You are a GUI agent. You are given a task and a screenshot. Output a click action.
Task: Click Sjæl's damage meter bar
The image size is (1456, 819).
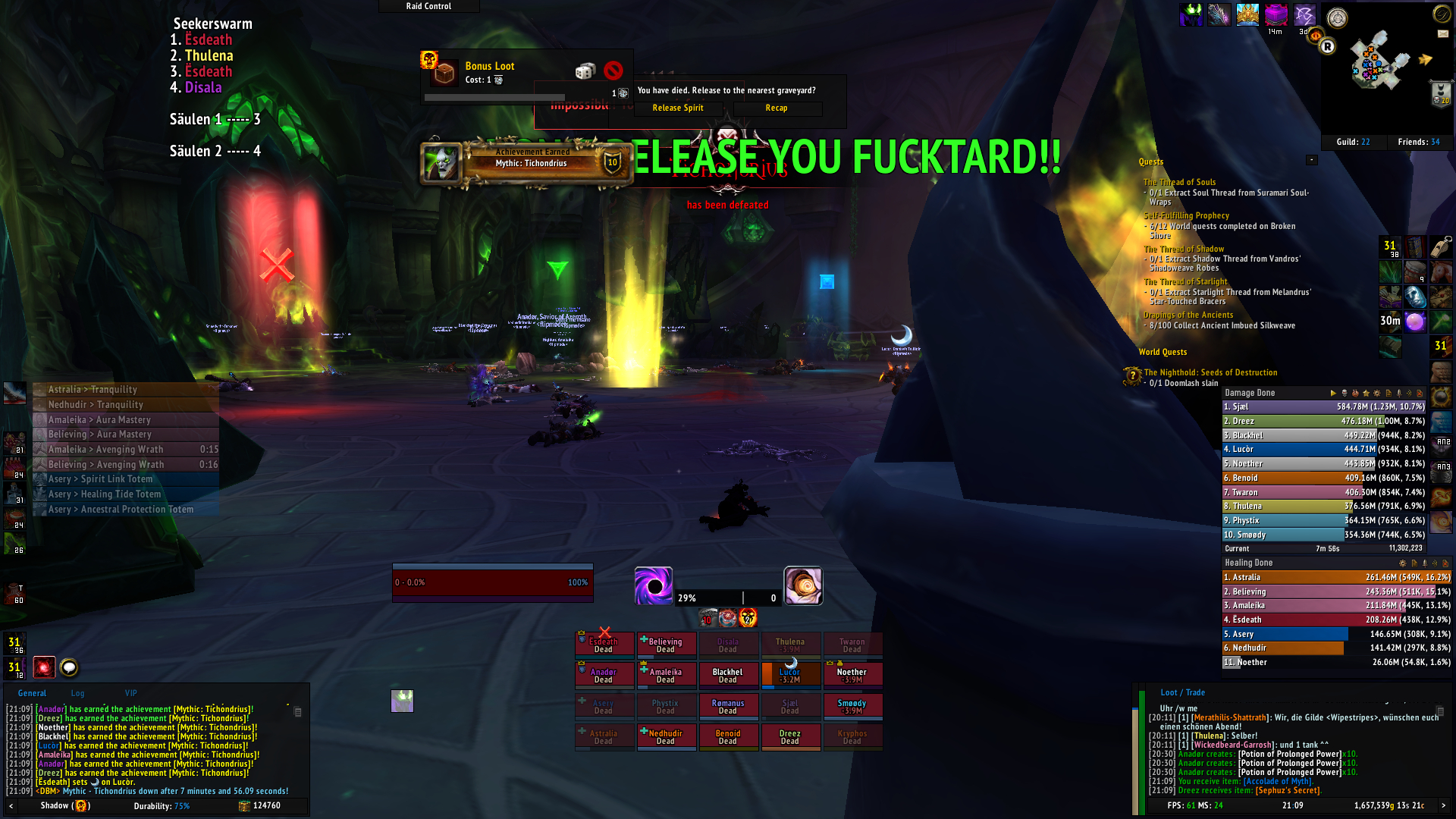coord(1324,407)
